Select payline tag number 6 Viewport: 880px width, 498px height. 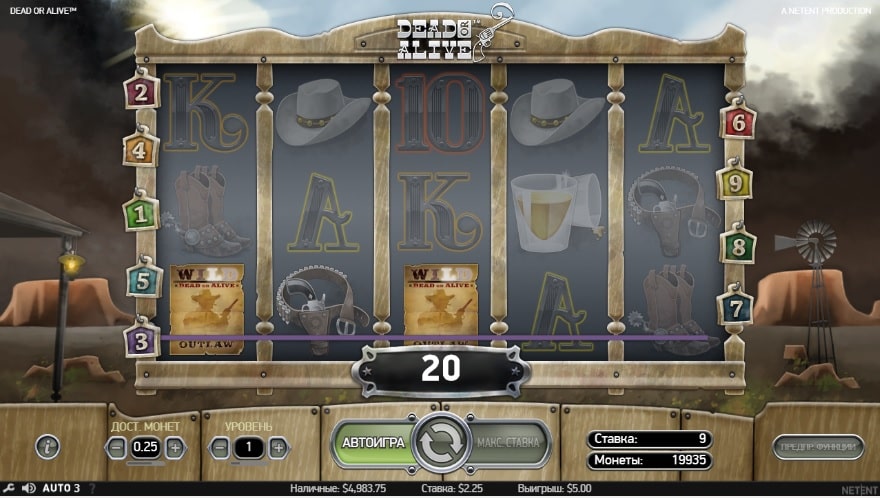pos(738,122)
